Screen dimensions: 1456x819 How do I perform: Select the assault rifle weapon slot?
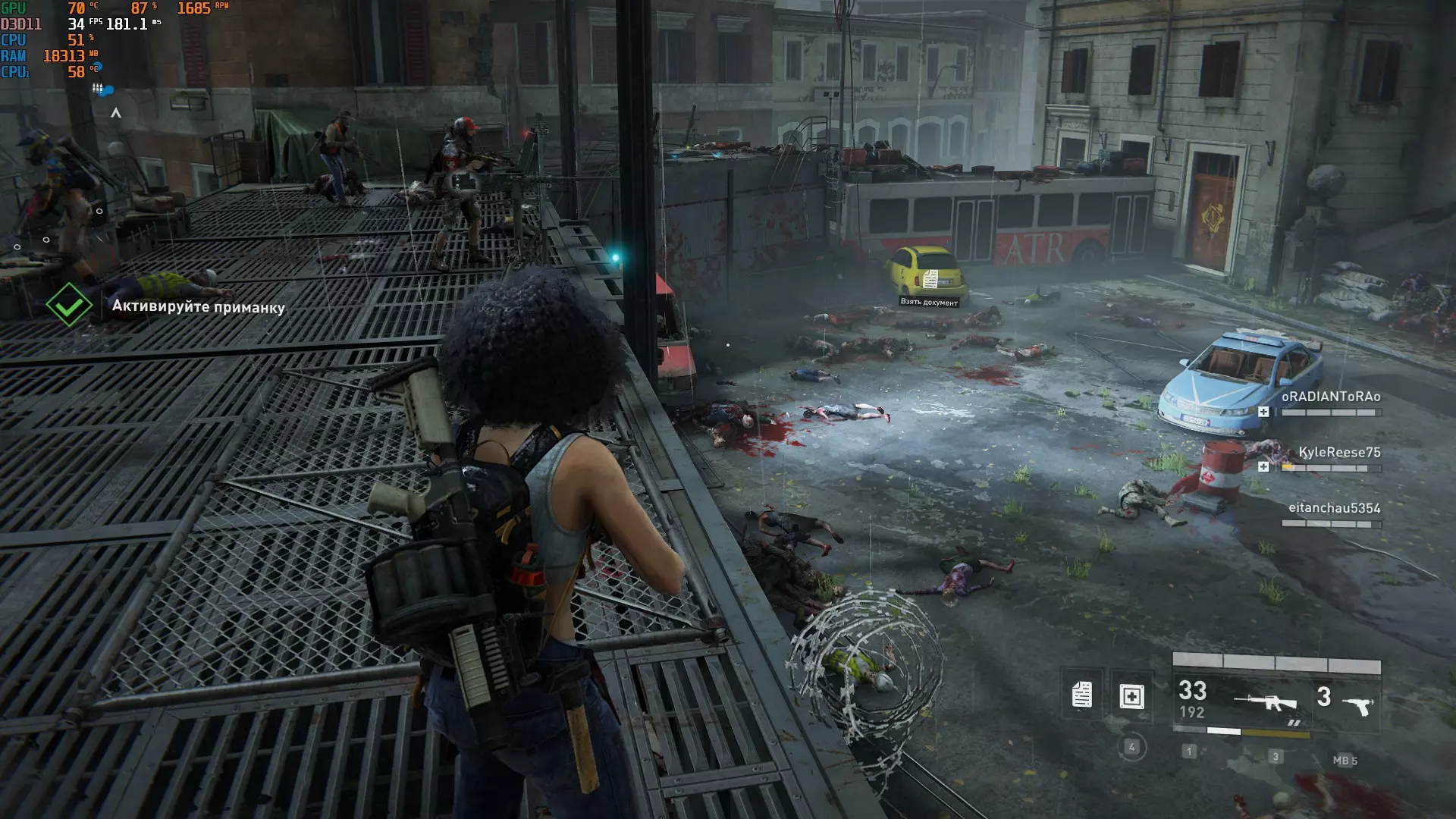pos(1265,701)
